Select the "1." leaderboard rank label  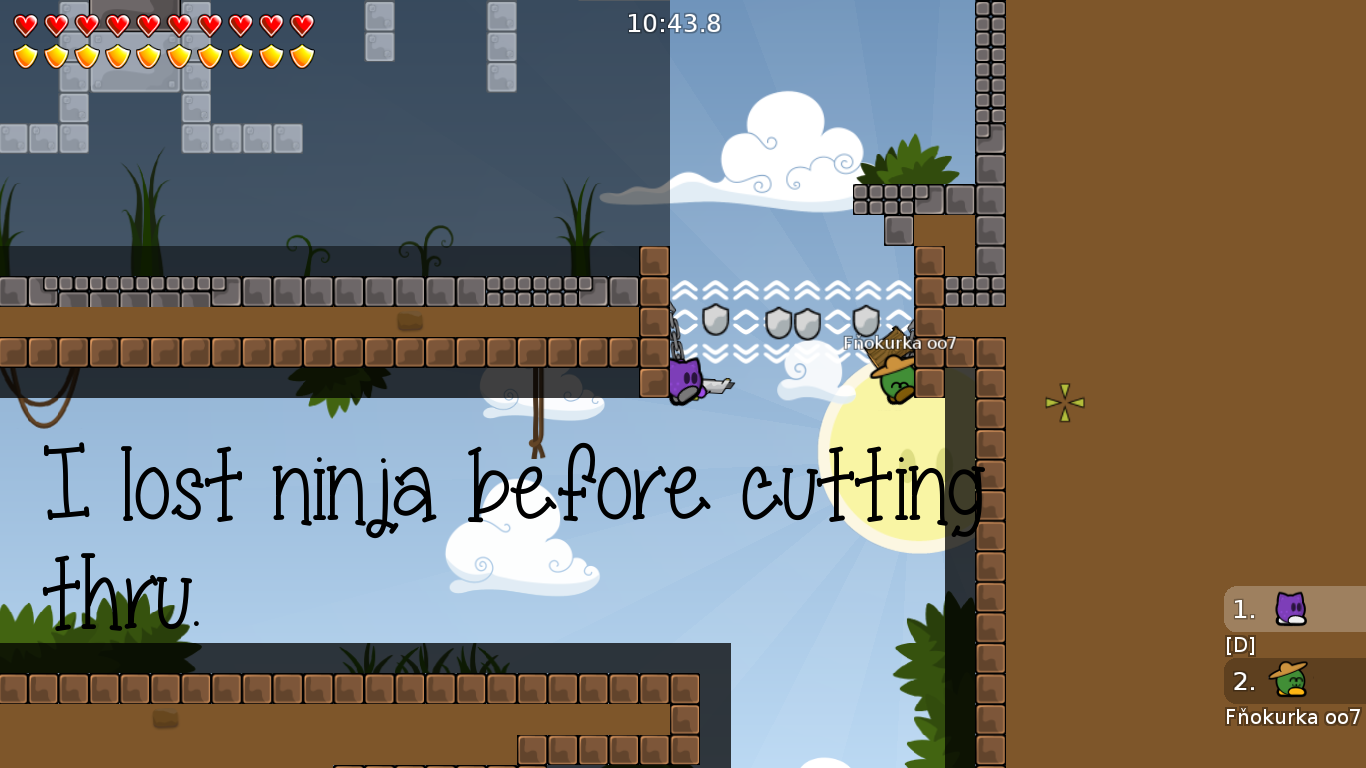1243,609
